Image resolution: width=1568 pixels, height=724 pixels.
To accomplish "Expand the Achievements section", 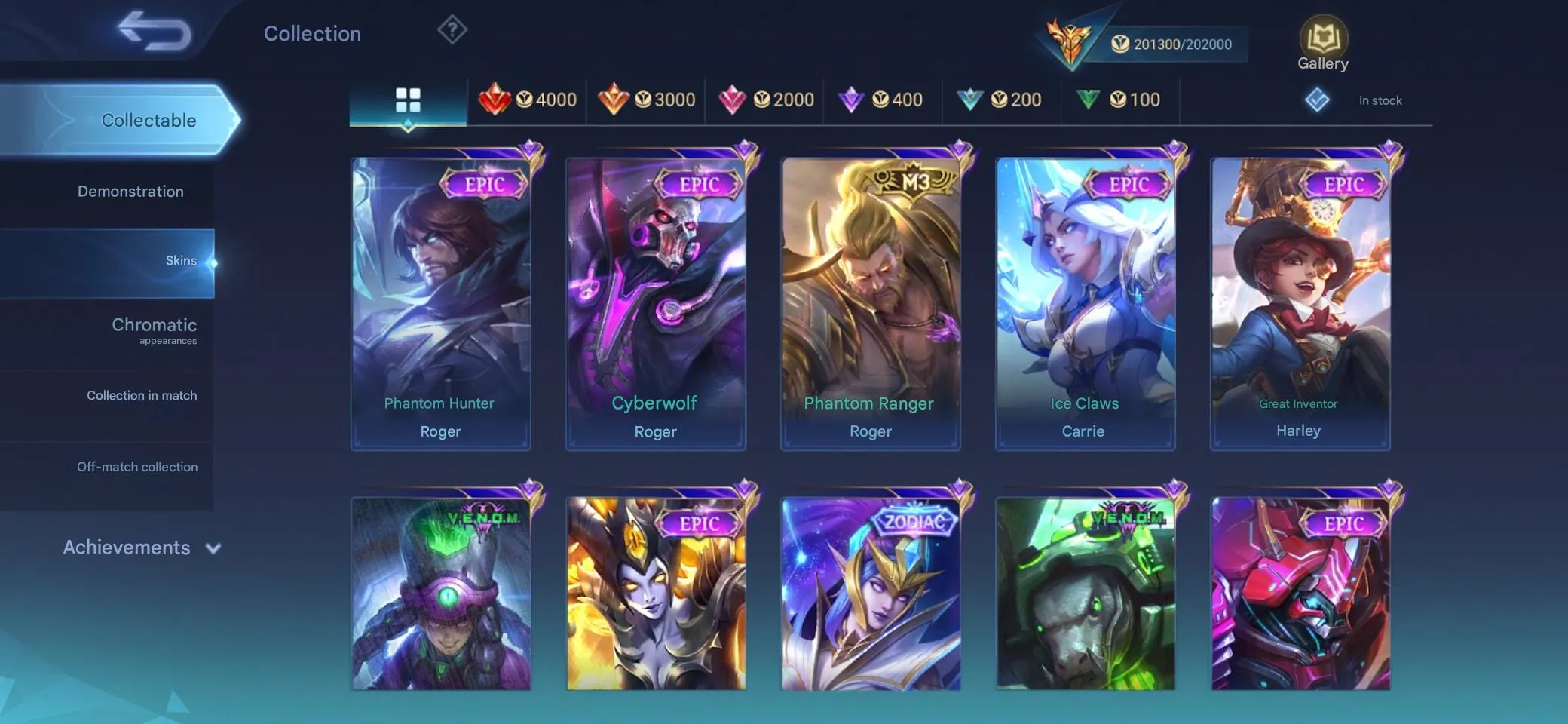I will click(x=128, y=548).
